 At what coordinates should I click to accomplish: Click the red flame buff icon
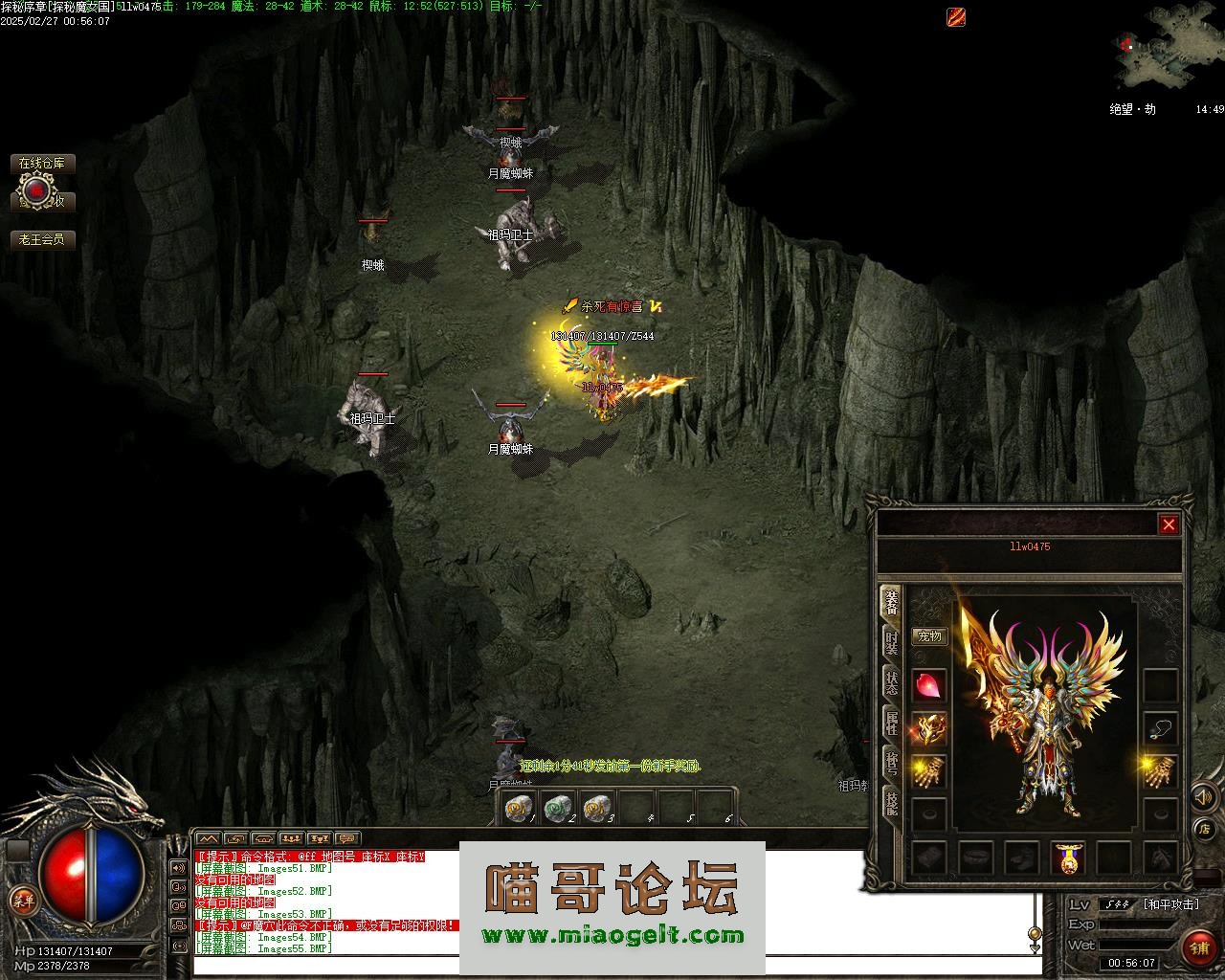956,16
